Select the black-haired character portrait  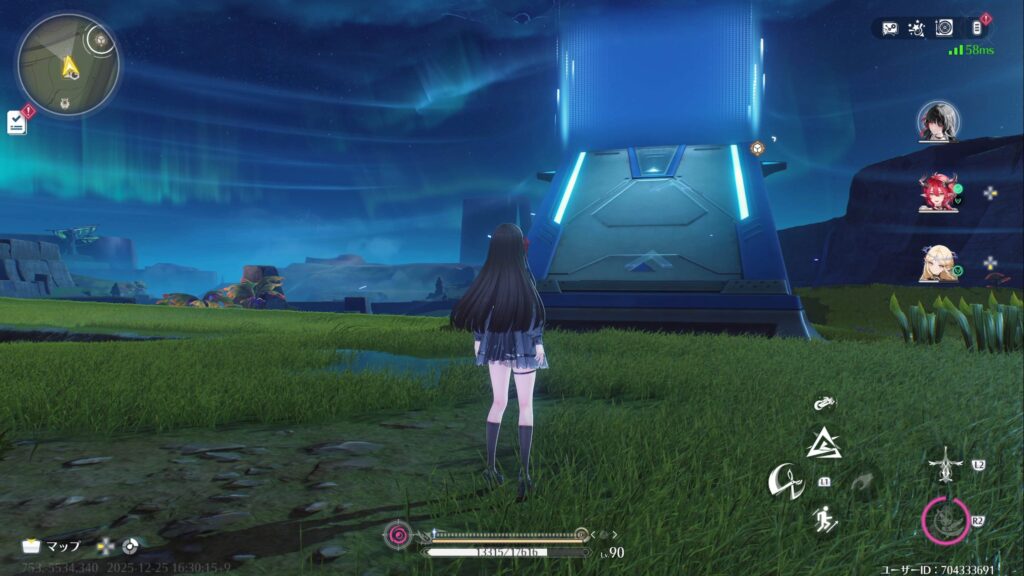[938, 121]
